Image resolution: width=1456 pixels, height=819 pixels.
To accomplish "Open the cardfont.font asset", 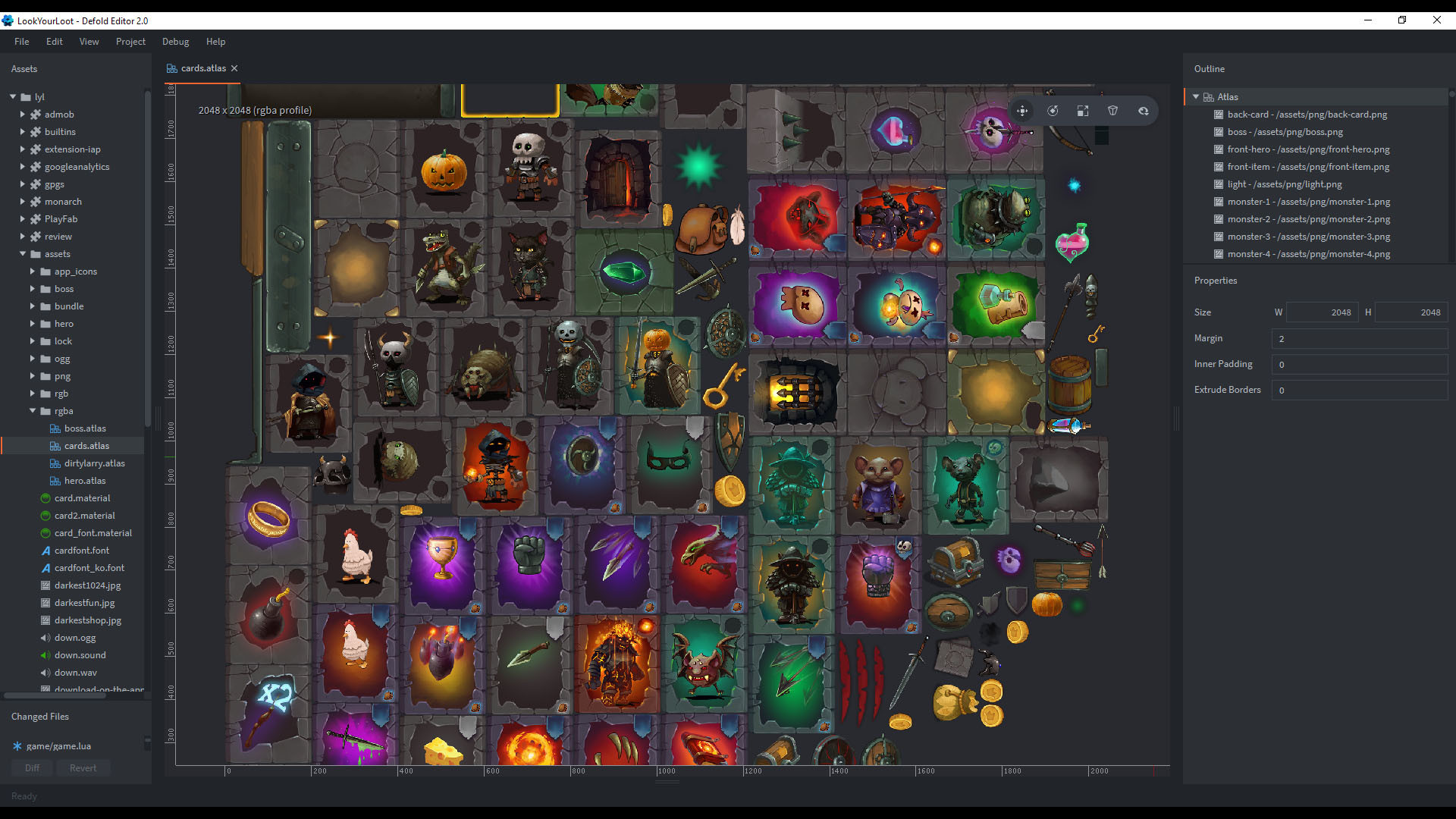I will [x=82, y=550].
